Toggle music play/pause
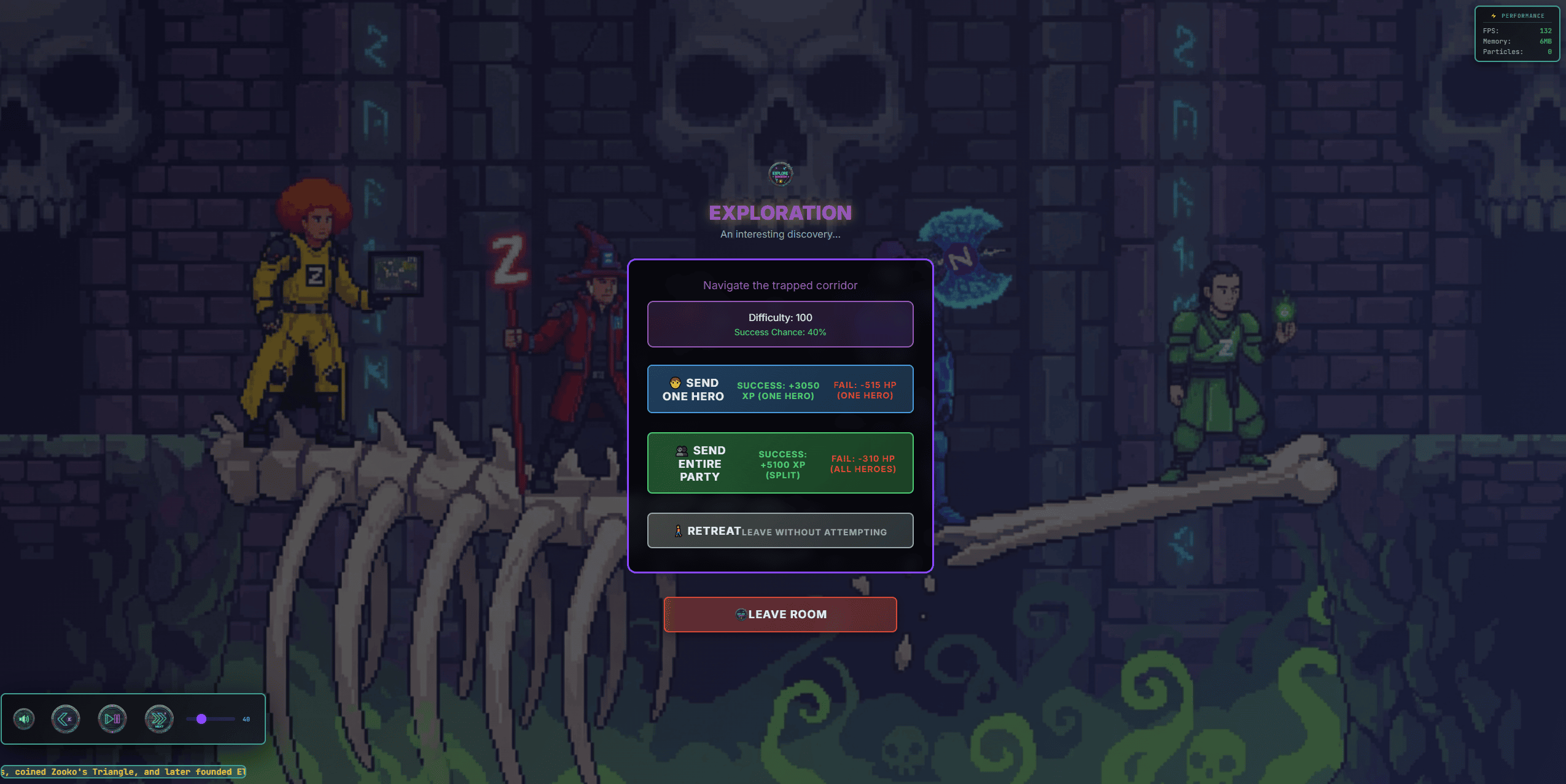1566x784 pixels. coord(112,719)
